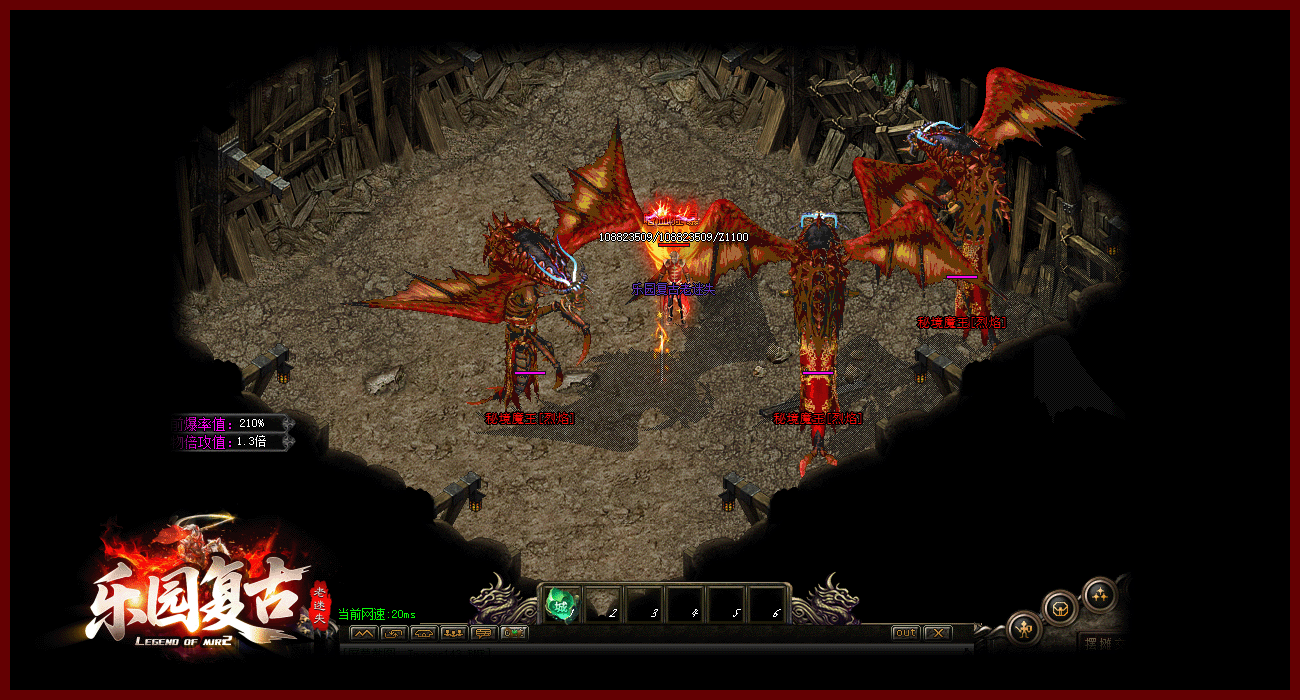The height and width of the screenshot is (700, 1300).
Task: Open the 摆摊 stall button
Action: coord(1104,642)
